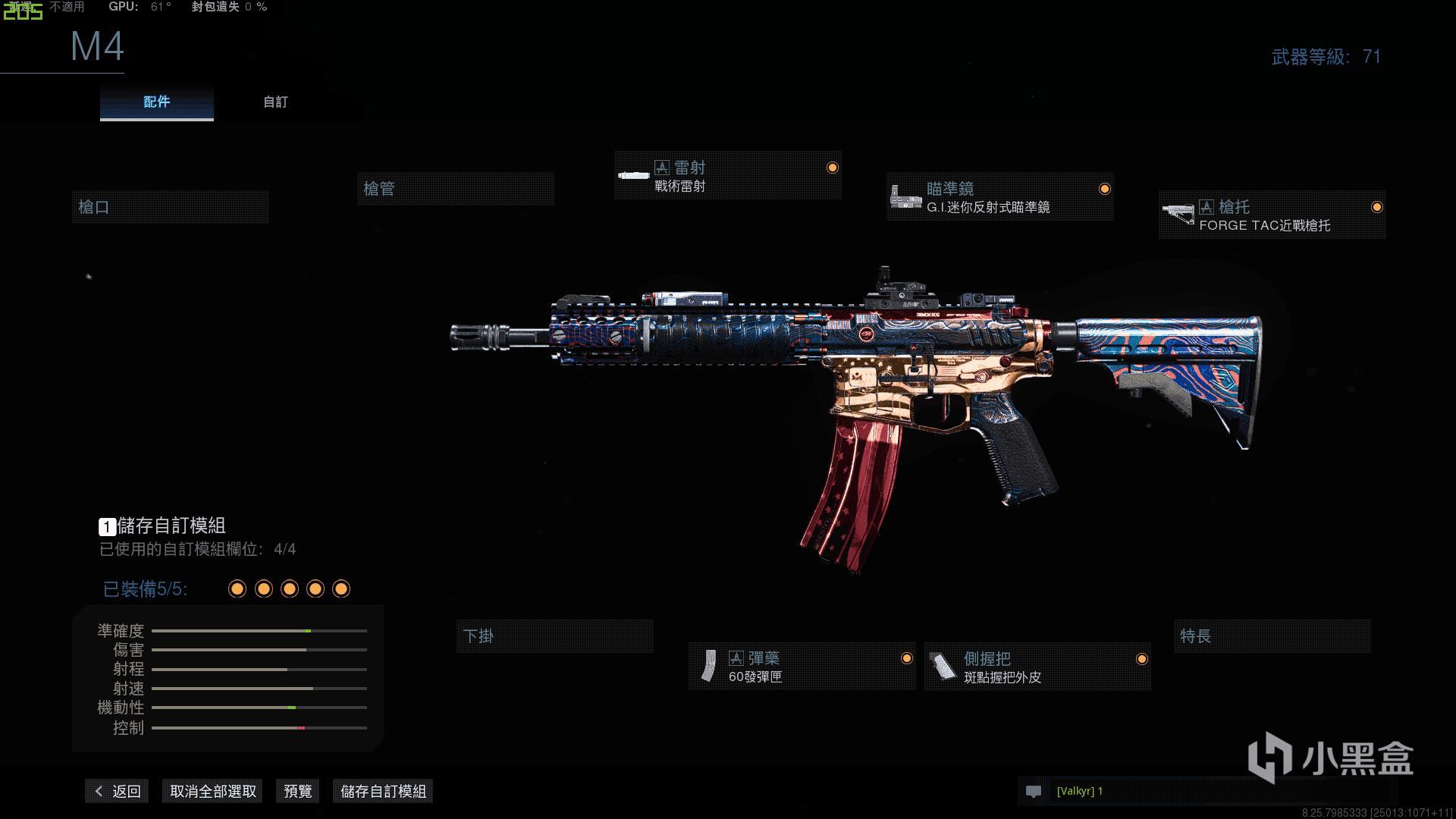This screenshot has height=819, width=1456.
Task: Open the chat box showing Valkyr
Action: (1206, 791)
